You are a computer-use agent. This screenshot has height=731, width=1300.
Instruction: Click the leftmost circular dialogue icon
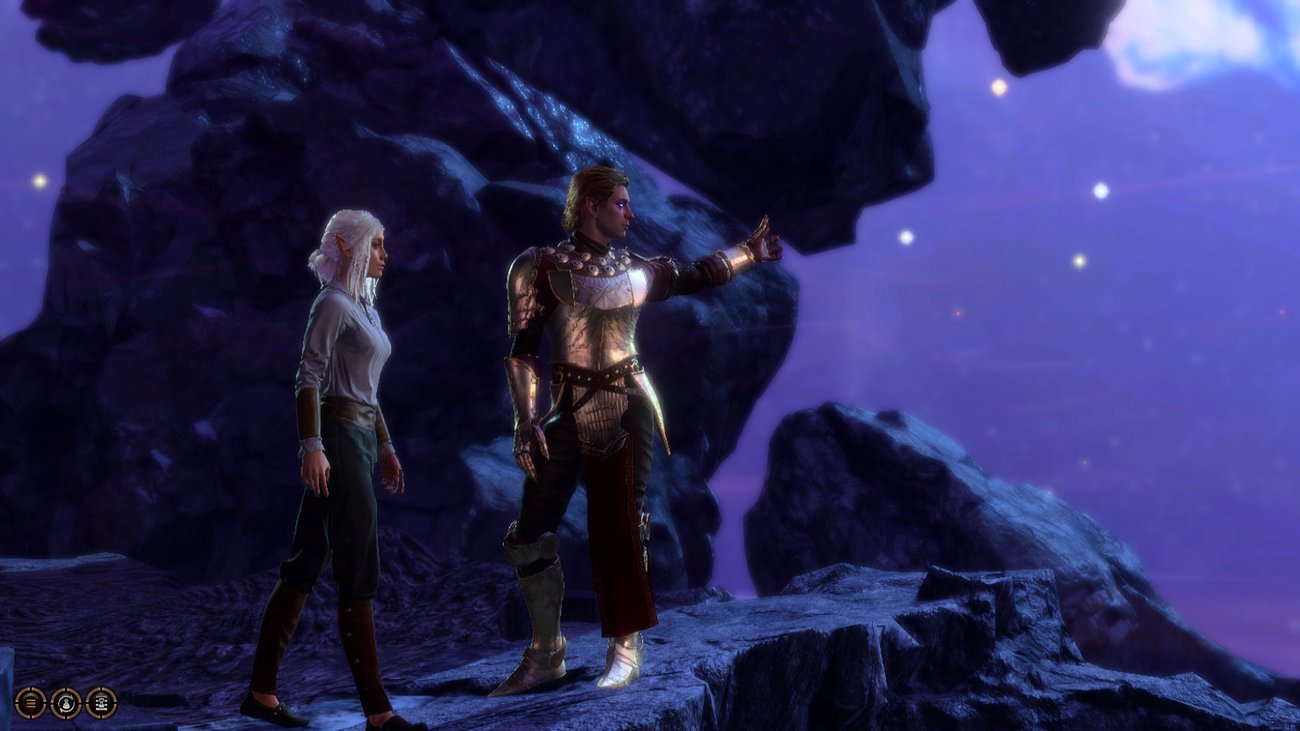30,703
